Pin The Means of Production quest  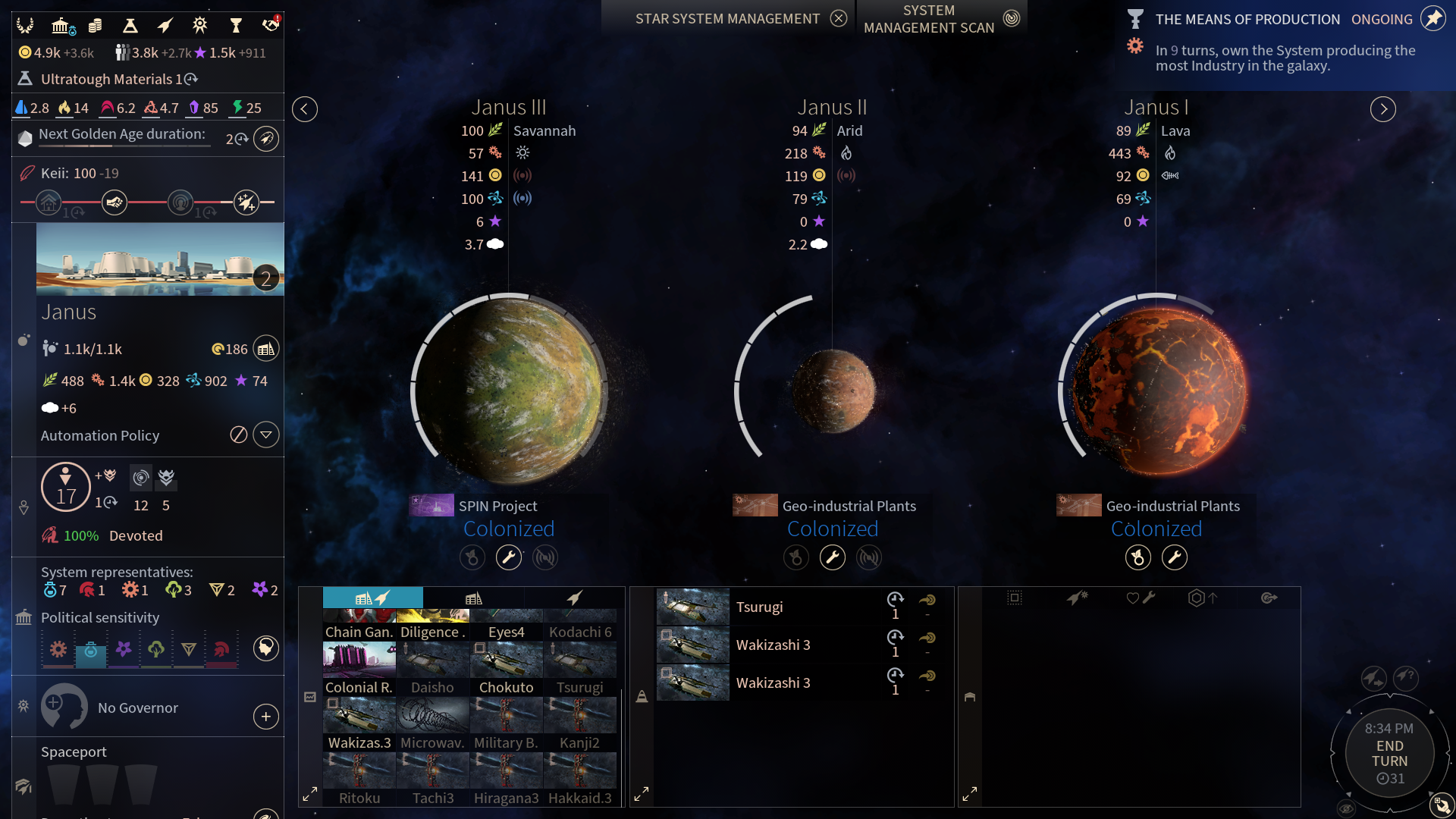tap(1432, 19)
